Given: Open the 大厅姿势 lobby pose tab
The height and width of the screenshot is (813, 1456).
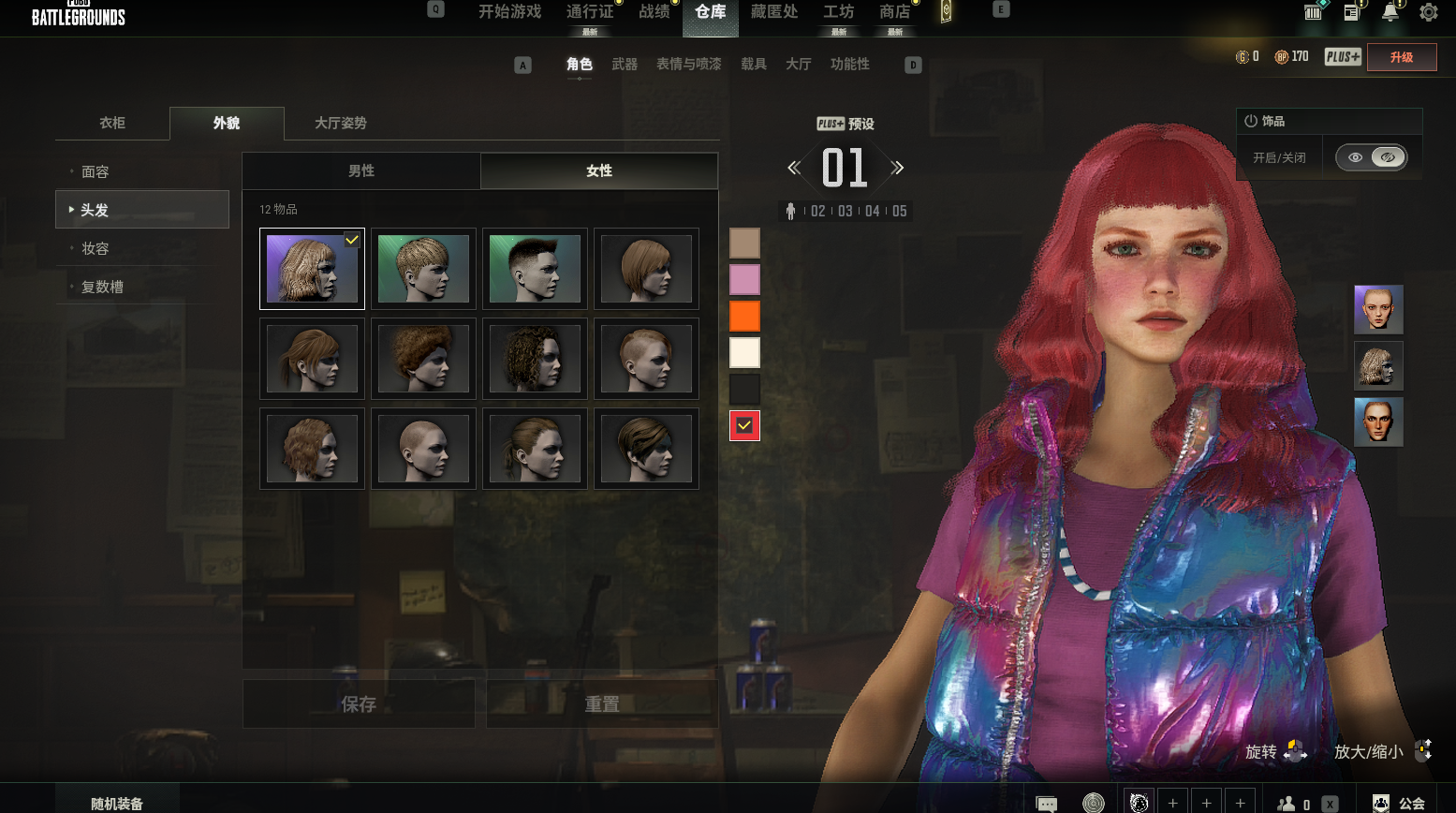Looking at the screenshot, I should coord(341,123).
